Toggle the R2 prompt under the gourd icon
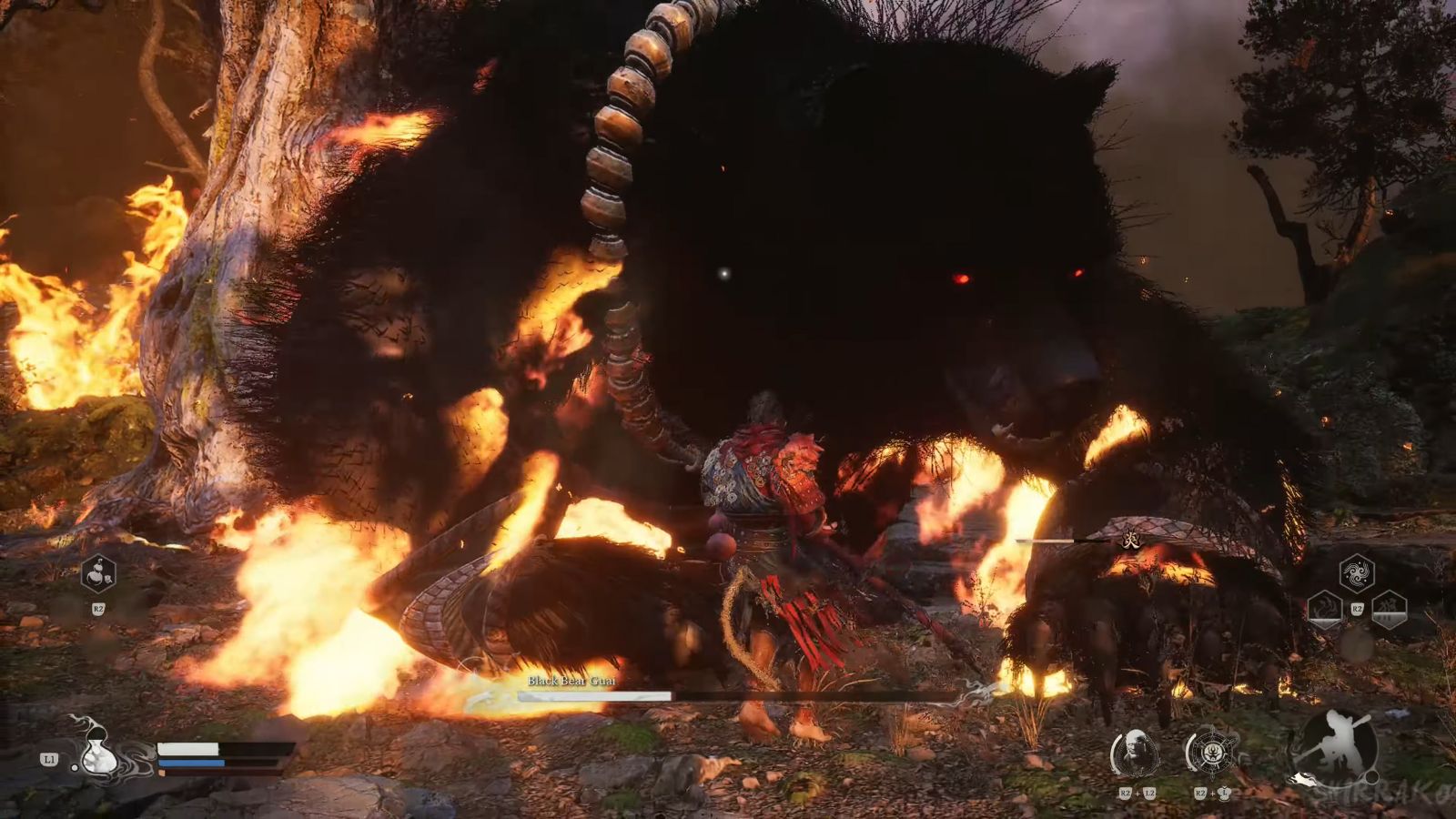Viewport: 1456px width, 819px height. click(98, 608)
